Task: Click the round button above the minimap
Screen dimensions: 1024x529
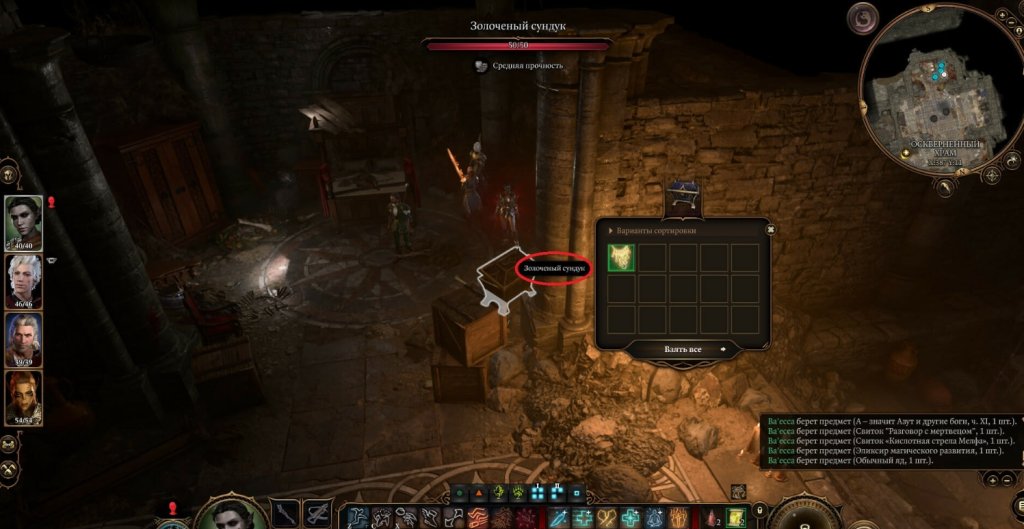Action: click(862, 16)
